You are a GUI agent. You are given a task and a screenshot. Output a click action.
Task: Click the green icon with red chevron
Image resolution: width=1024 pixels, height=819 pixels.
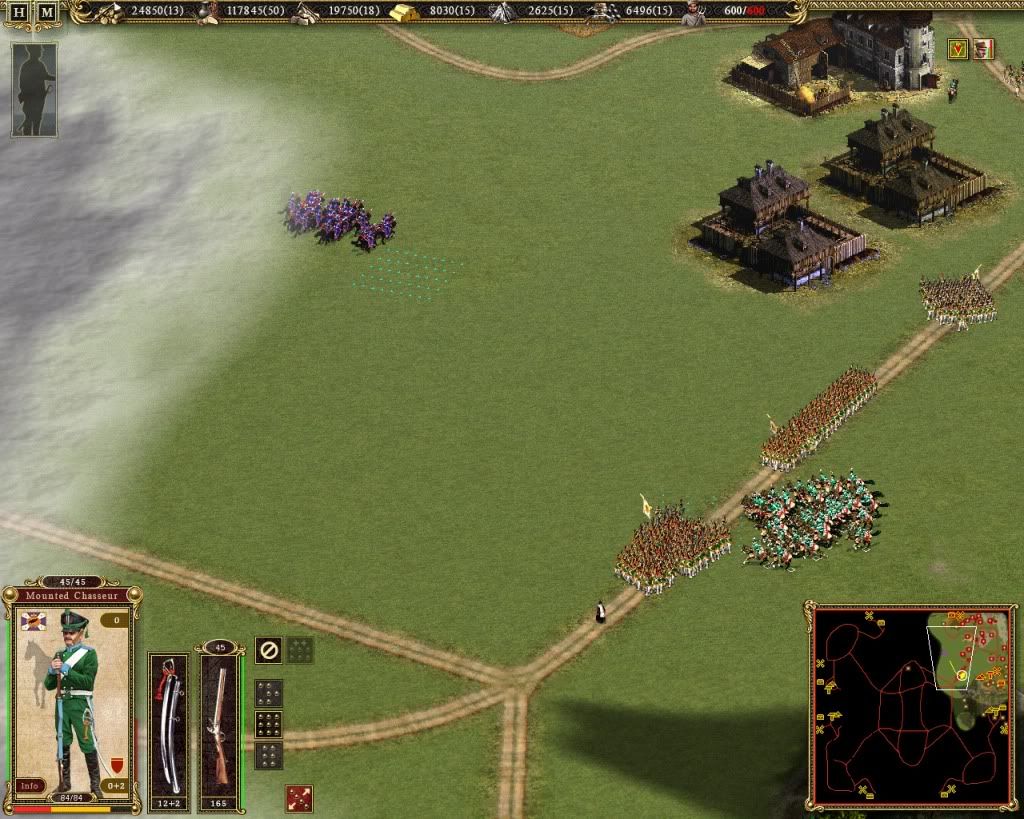coord(957,49)
